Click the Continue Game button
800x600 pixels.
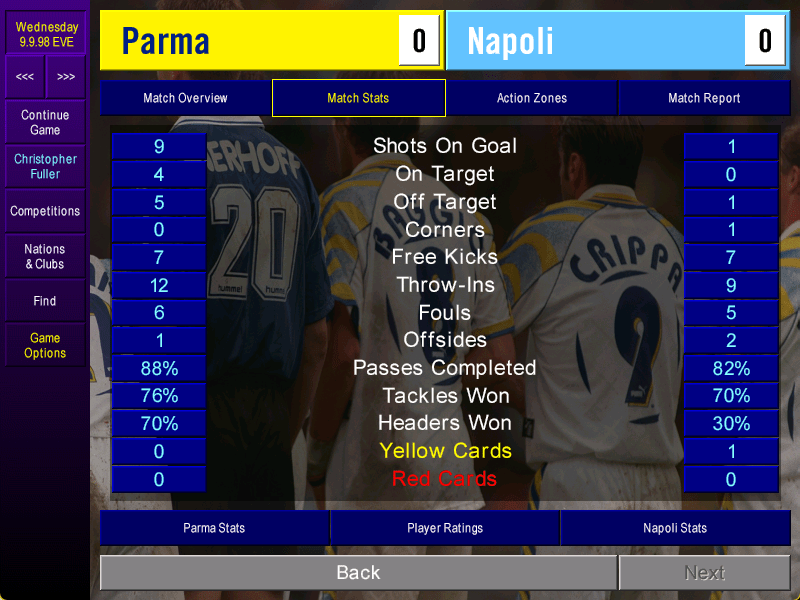45,123
